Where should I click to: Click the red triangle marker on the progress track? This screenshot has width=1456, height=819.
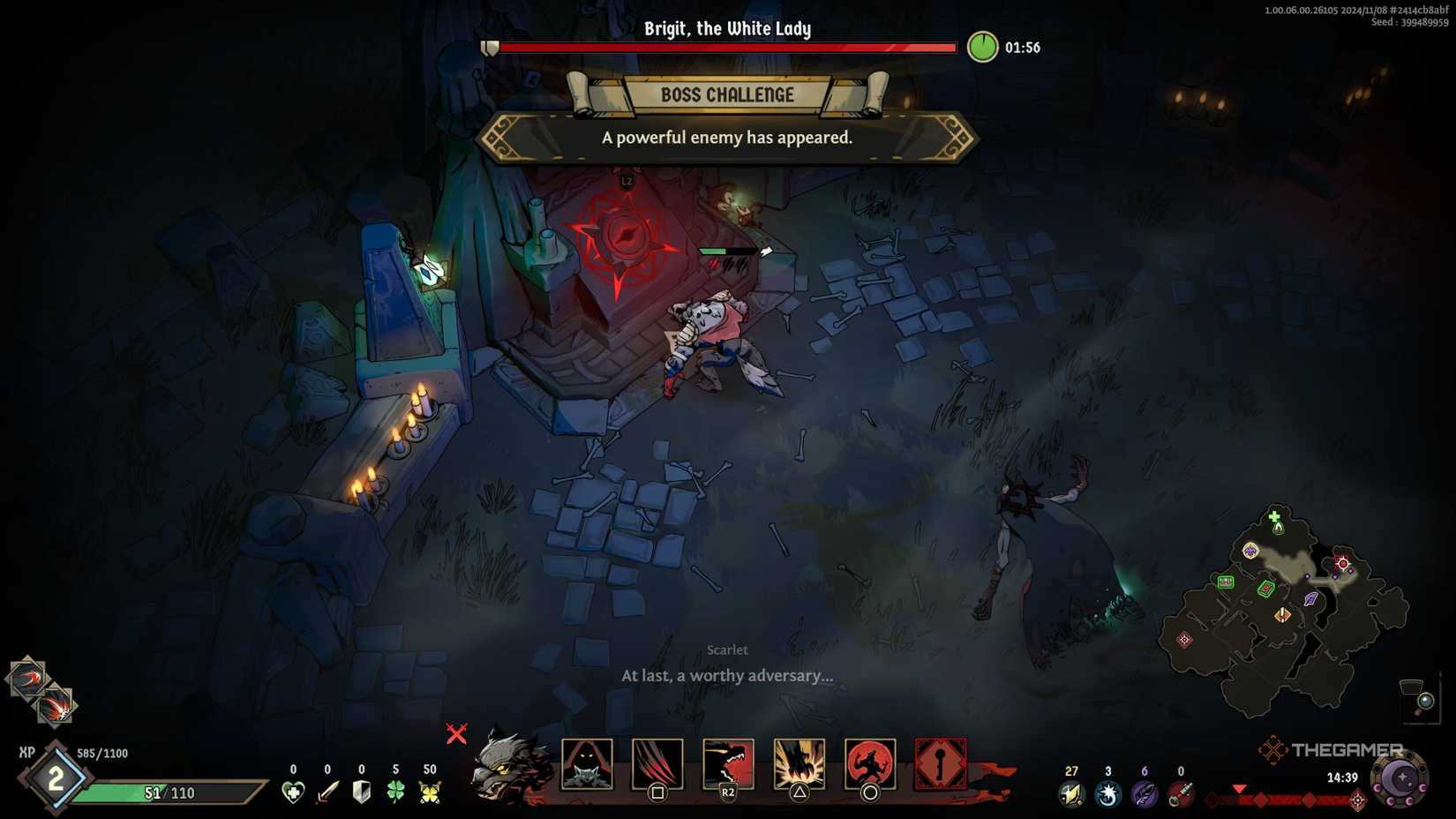[x=1240, y=788]
